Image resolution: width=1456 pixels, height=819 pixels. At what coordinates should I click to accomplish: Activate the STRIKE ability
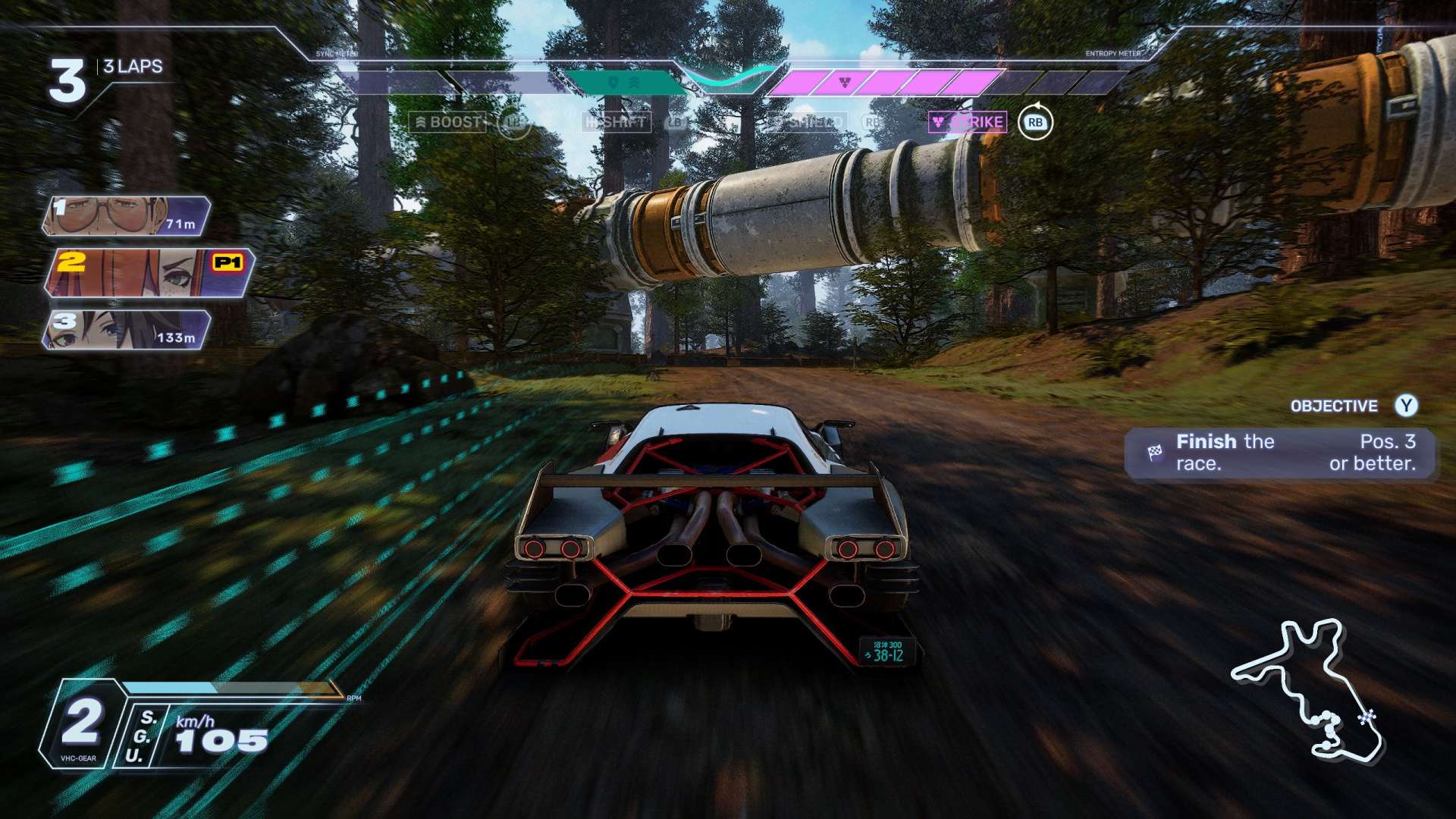point(968,122)
